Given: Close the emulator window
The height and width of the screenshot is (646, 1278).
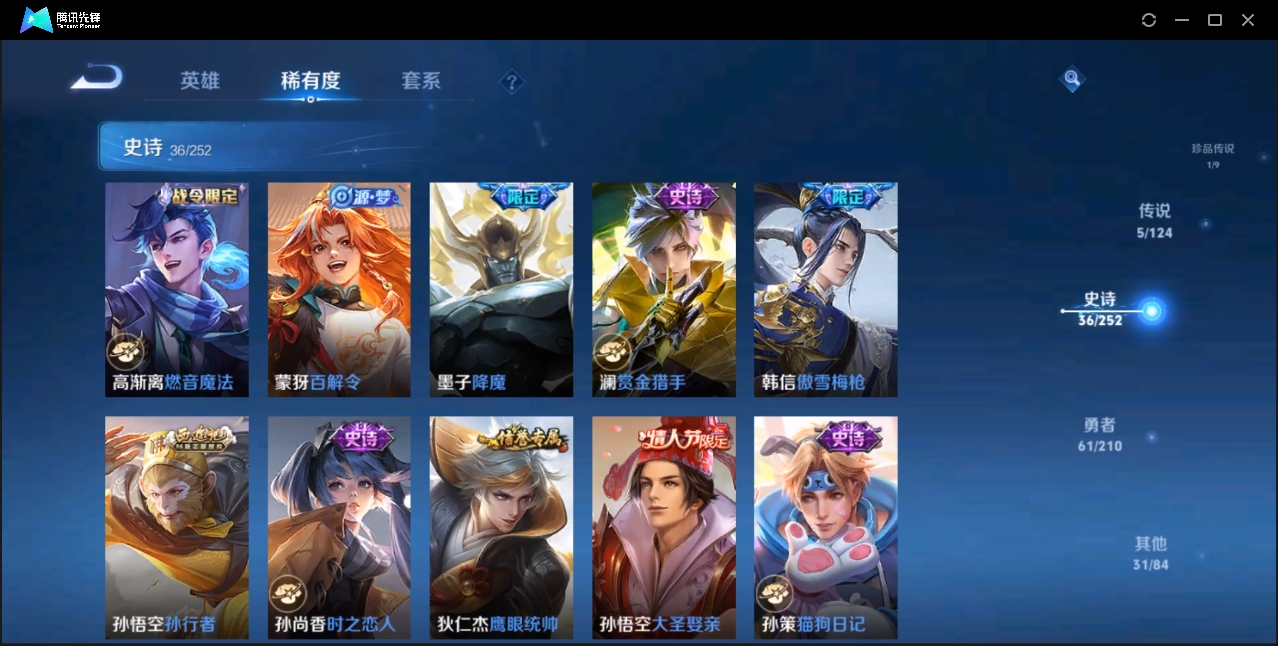Looking at the screenshot, I should point(1248,20).
